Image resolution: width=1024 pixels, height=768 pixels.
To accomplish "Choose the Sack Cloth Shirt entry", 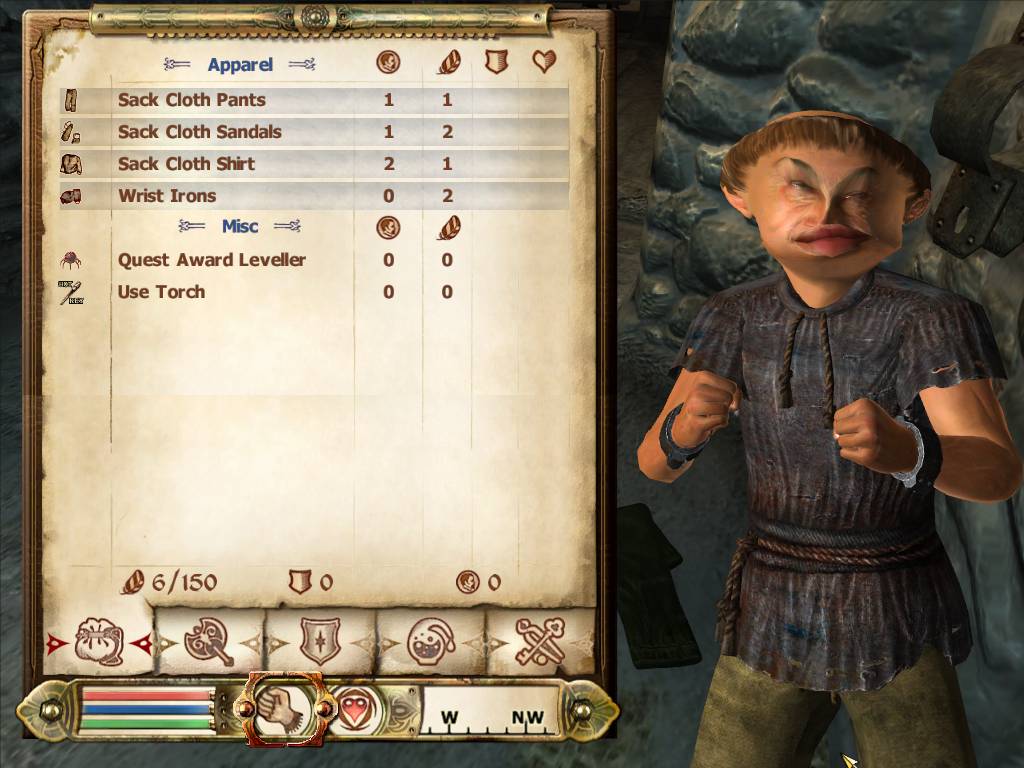I will (x=187, y=164).
